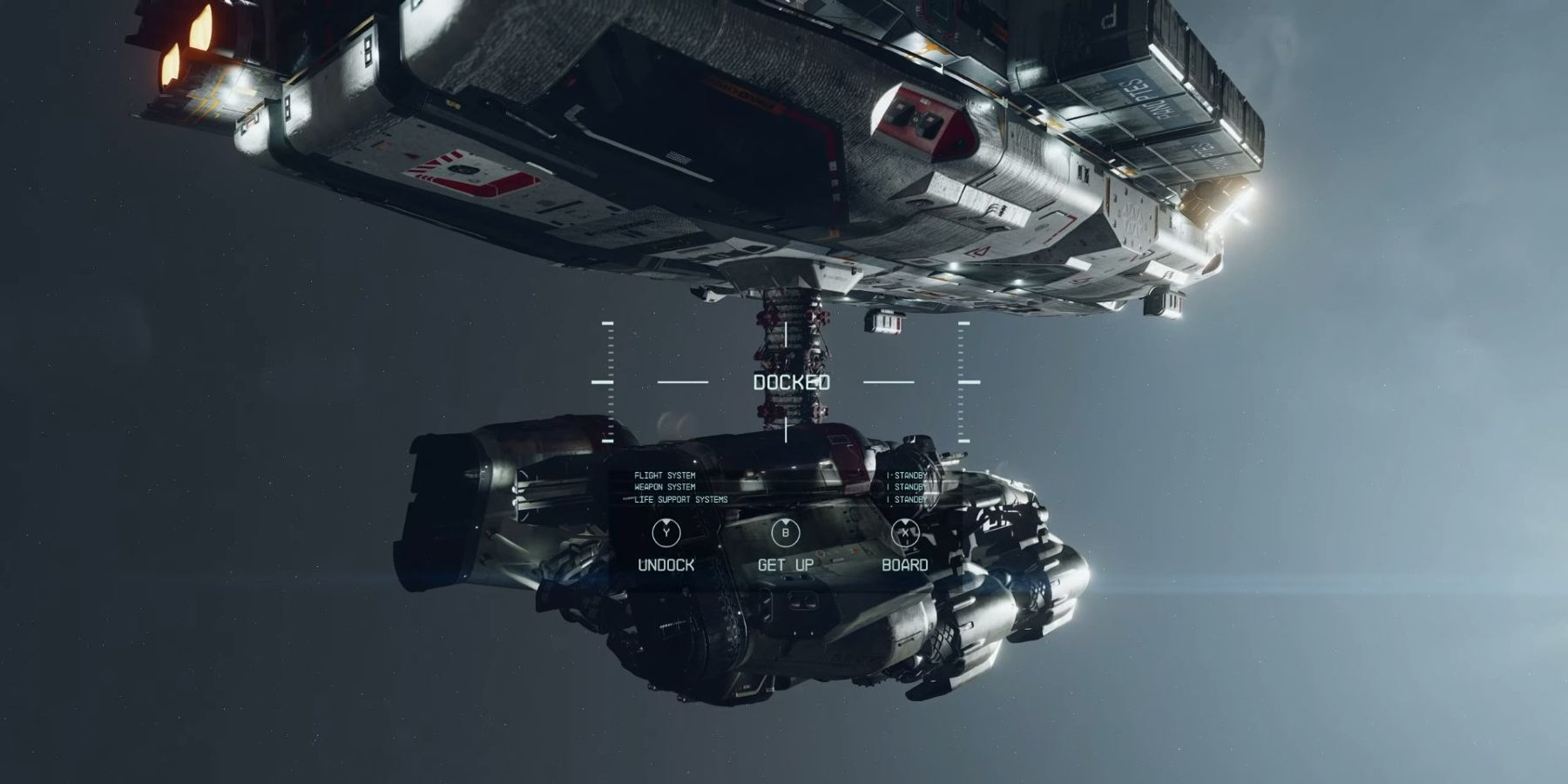The height and width of the screenshot is (784, 1568).
Task: Click the chevron above the B button circle
Action: [x=786, y=521]
